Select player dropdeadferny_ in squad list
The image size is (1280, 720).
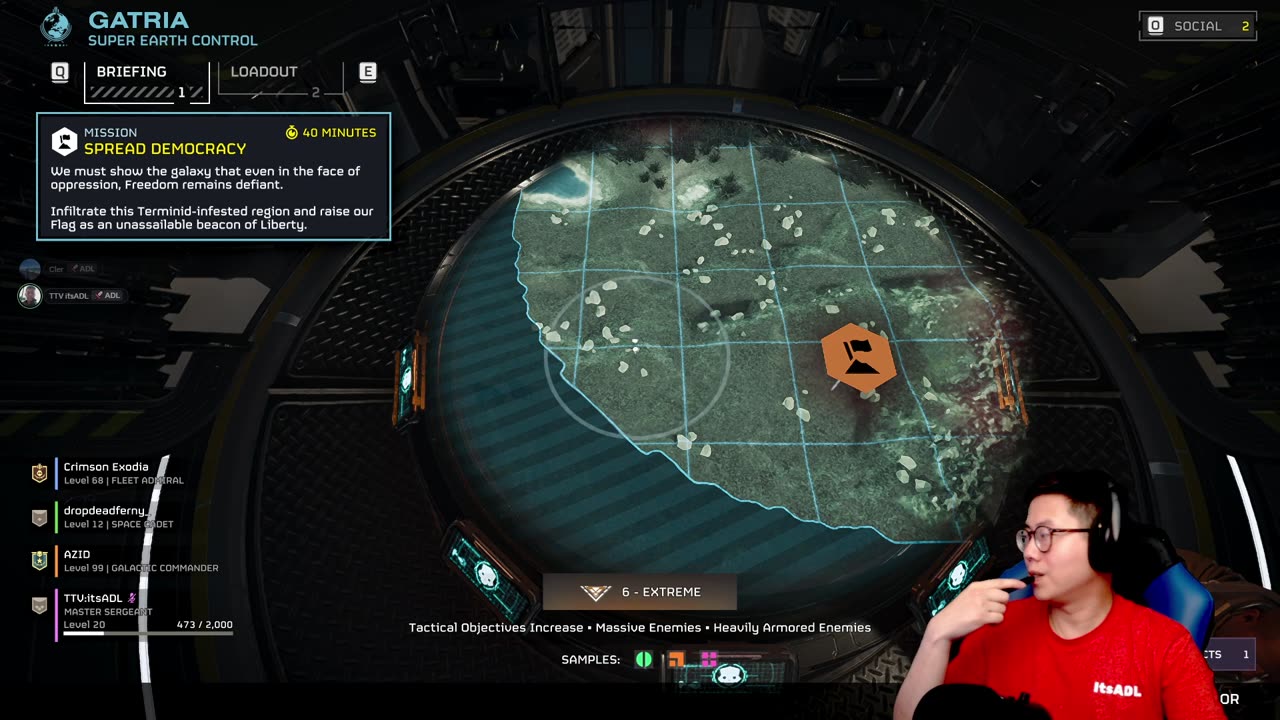(x=105, y=517)
